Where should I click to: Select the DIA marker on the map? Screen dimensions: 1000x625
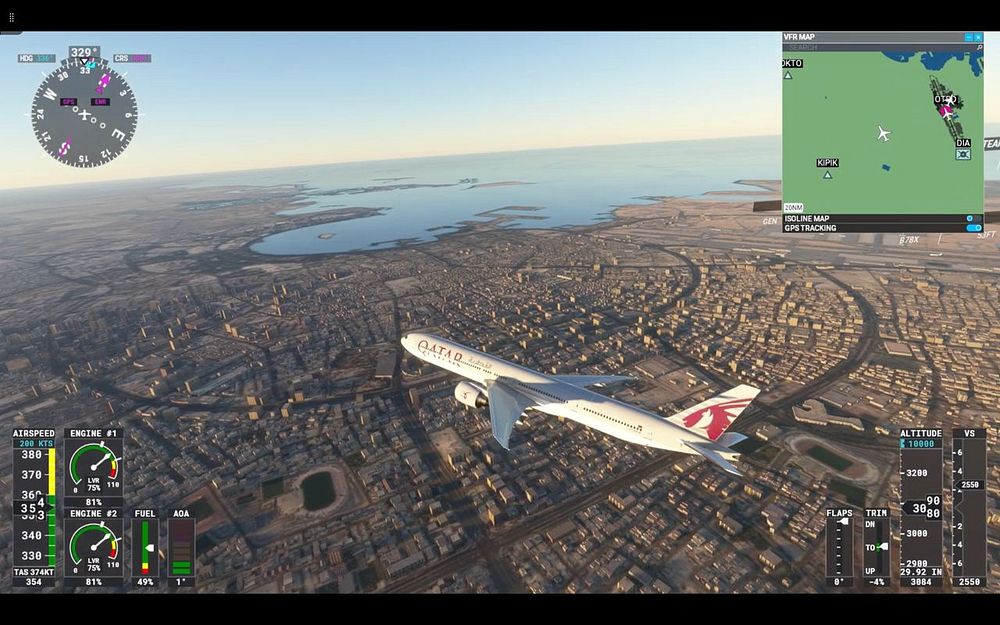963,154
